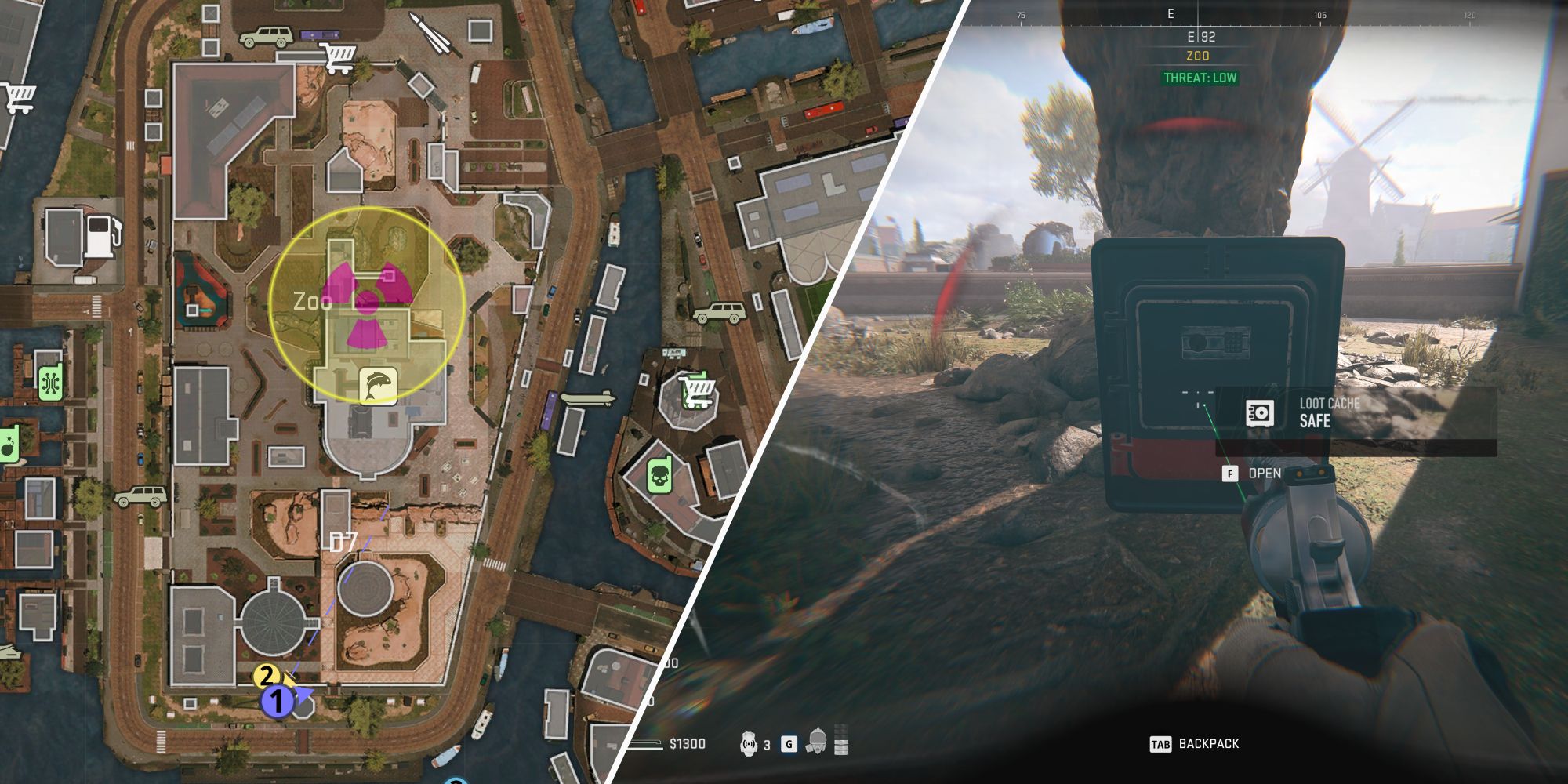Click the radio unit icon beside the number 3
The height and width of the screenshot is (784, 1568).
tap(749, 742)
